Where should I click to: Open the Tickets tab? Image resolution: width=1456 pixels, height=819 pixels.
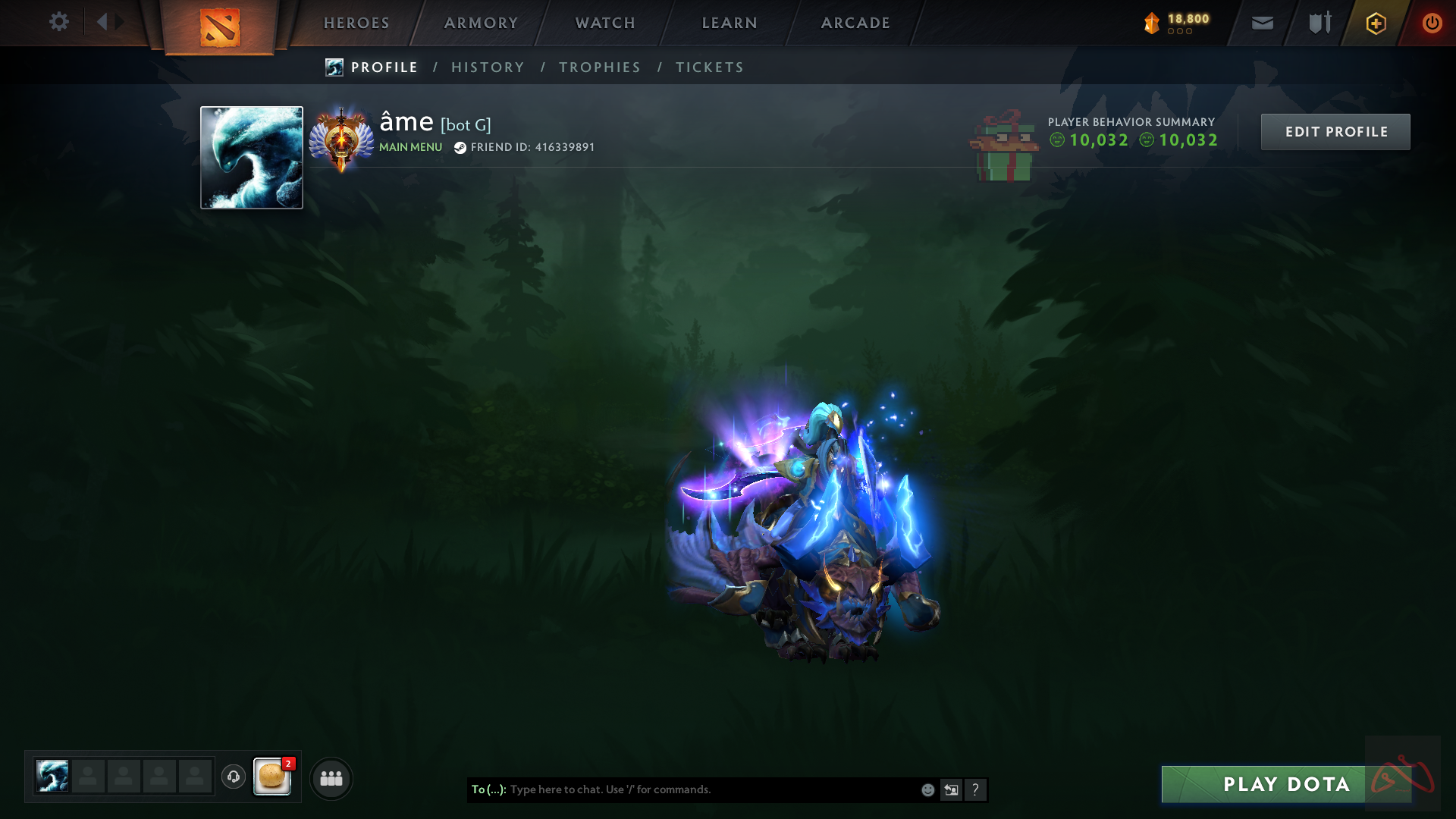[x=710, y=67]
